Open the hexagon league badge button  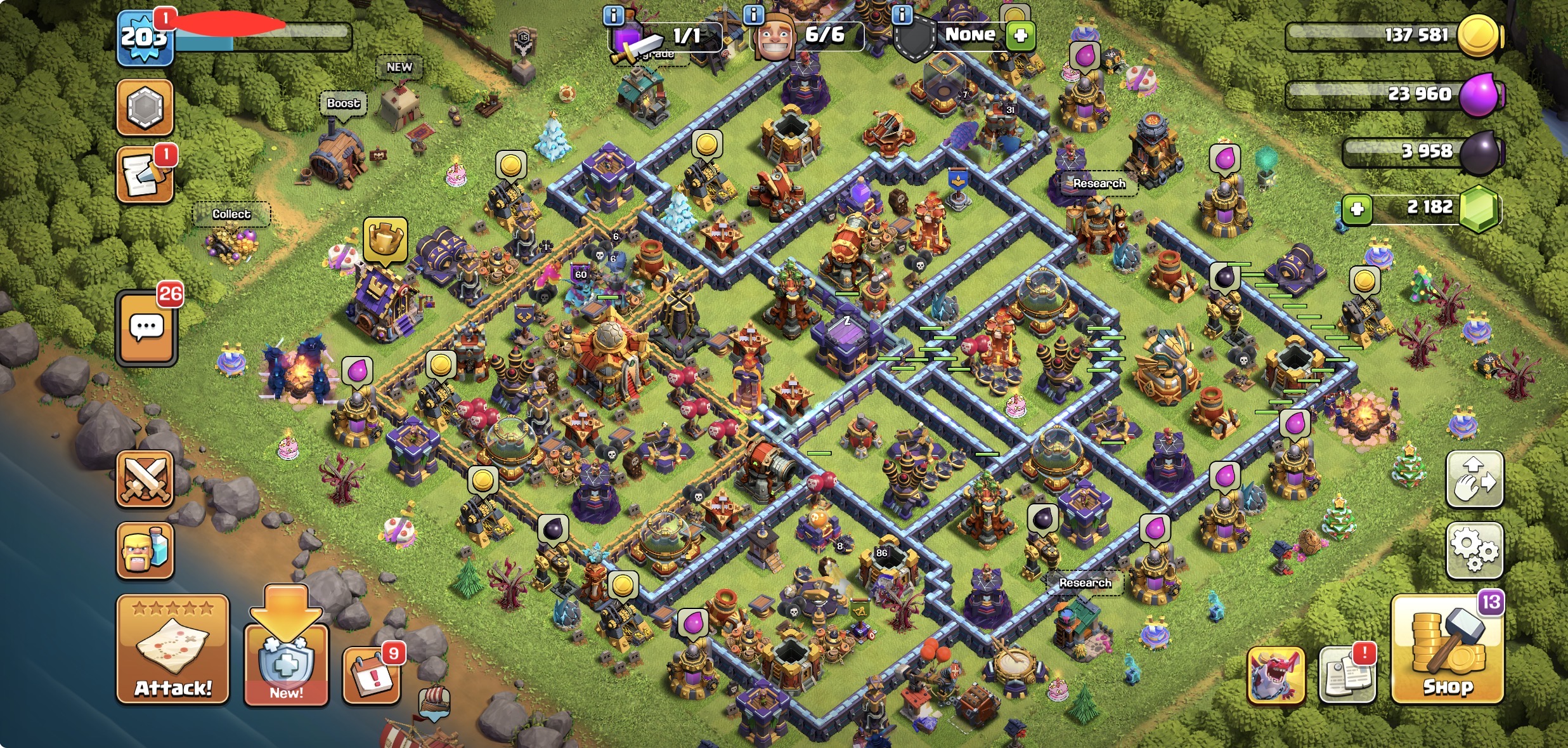(145, 107)
